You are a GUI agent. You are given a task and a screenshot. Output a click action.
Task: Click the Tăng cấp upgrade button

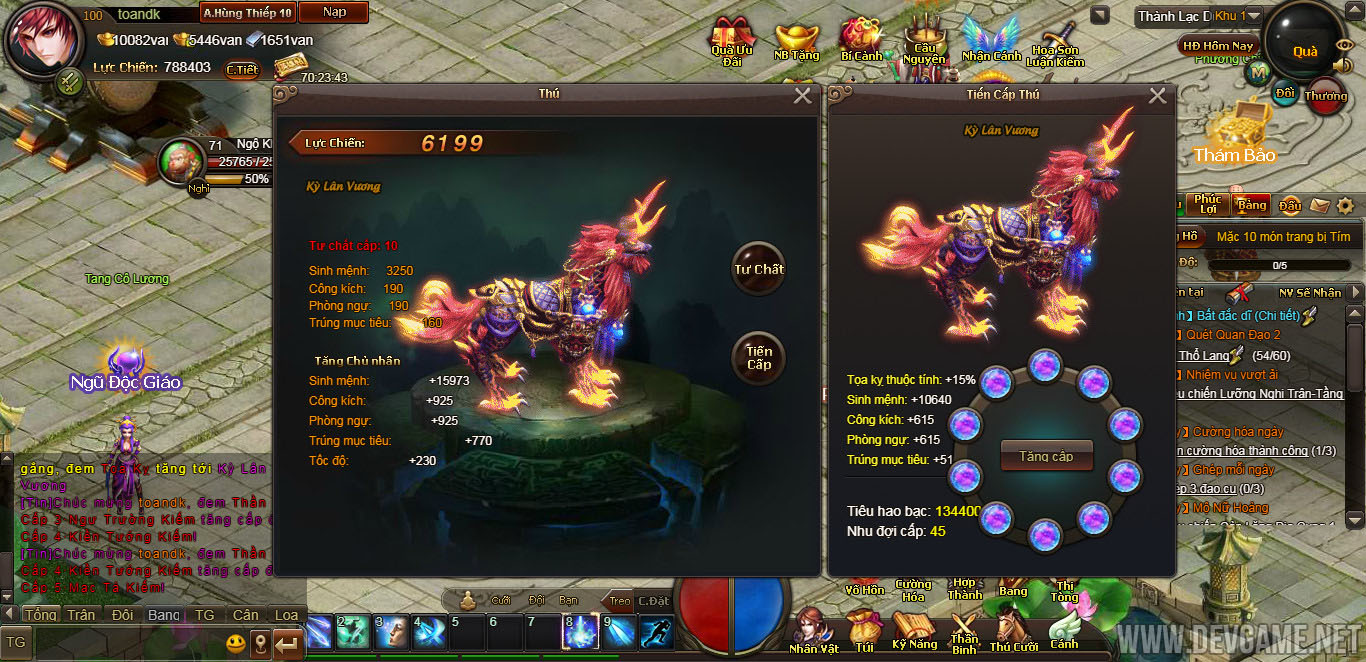click(x=1046, y=456)
